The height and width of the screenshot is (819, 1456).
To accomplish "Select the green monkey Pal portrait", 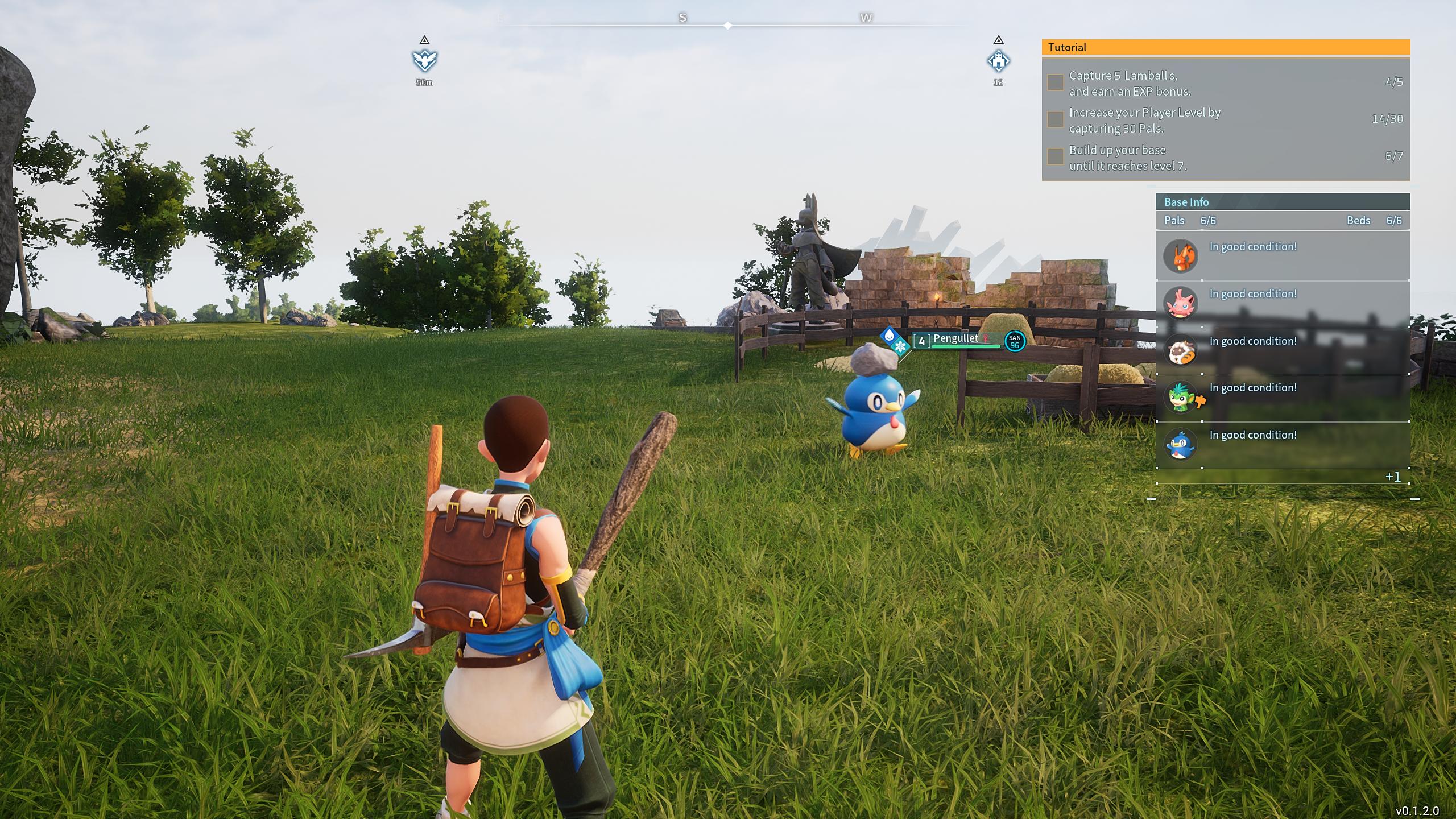I will pyautogui.click(x=1180, y=397).
